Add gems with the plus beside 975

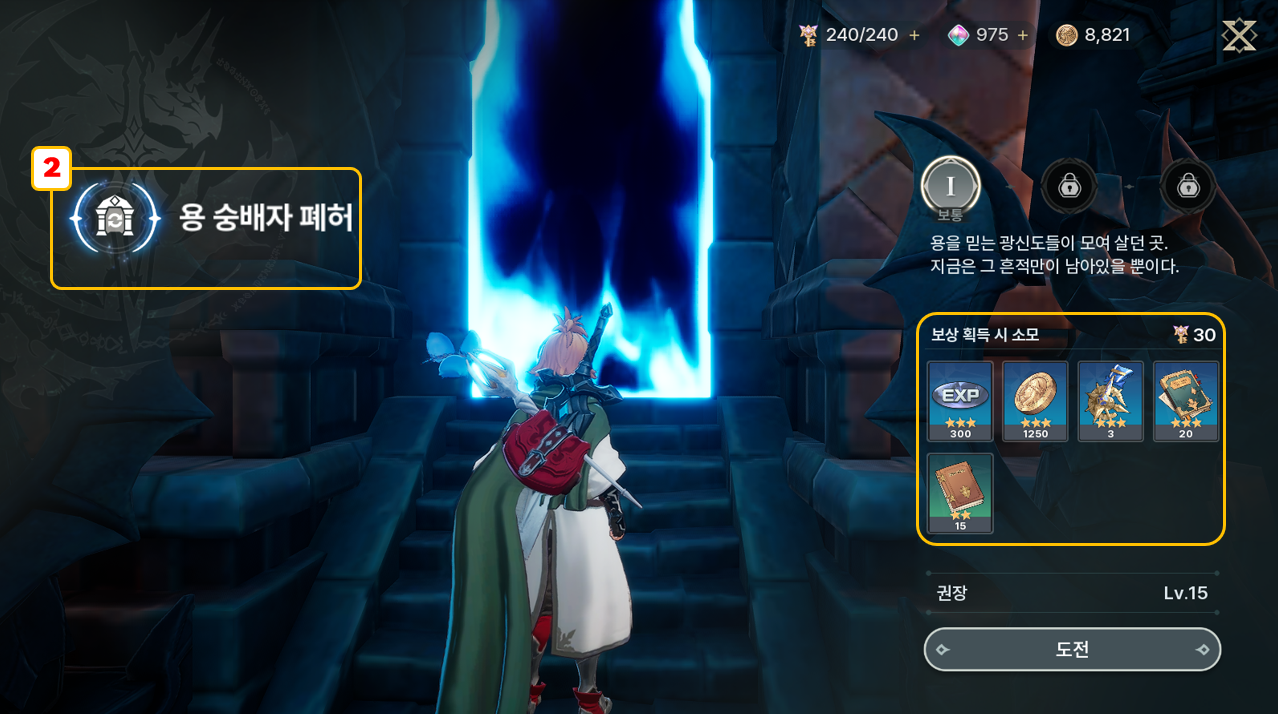[1022, 35]
